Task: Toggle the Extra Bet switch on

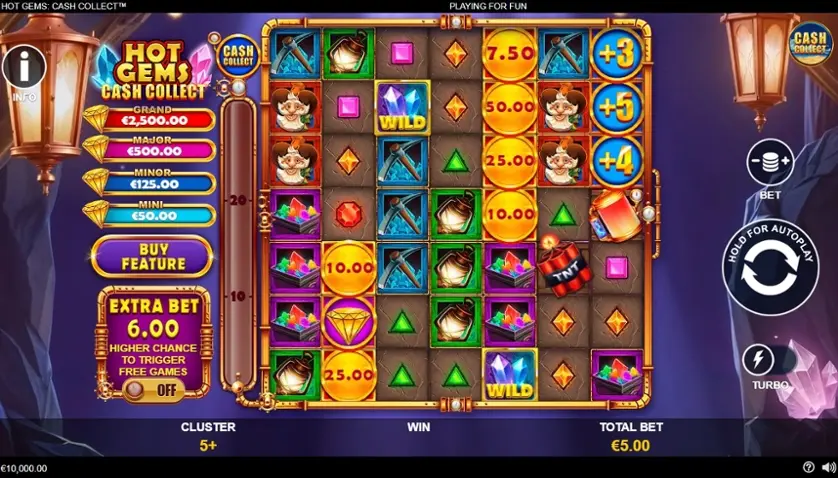Action: (x=153, y=390)
